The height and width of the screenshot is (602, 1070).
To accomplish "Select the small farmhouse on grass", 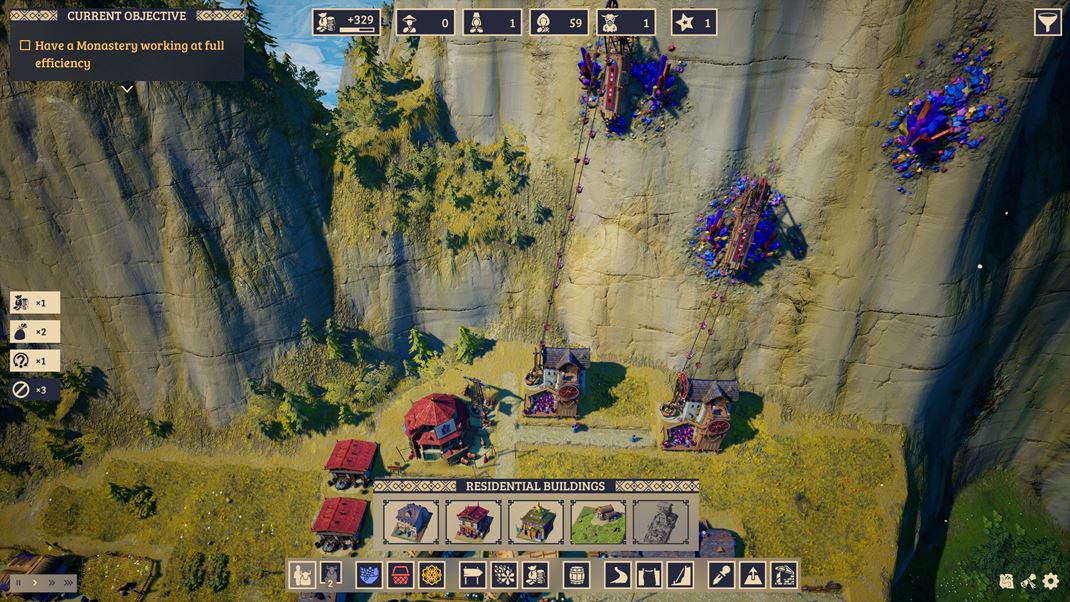I will (x=598, y=522).
